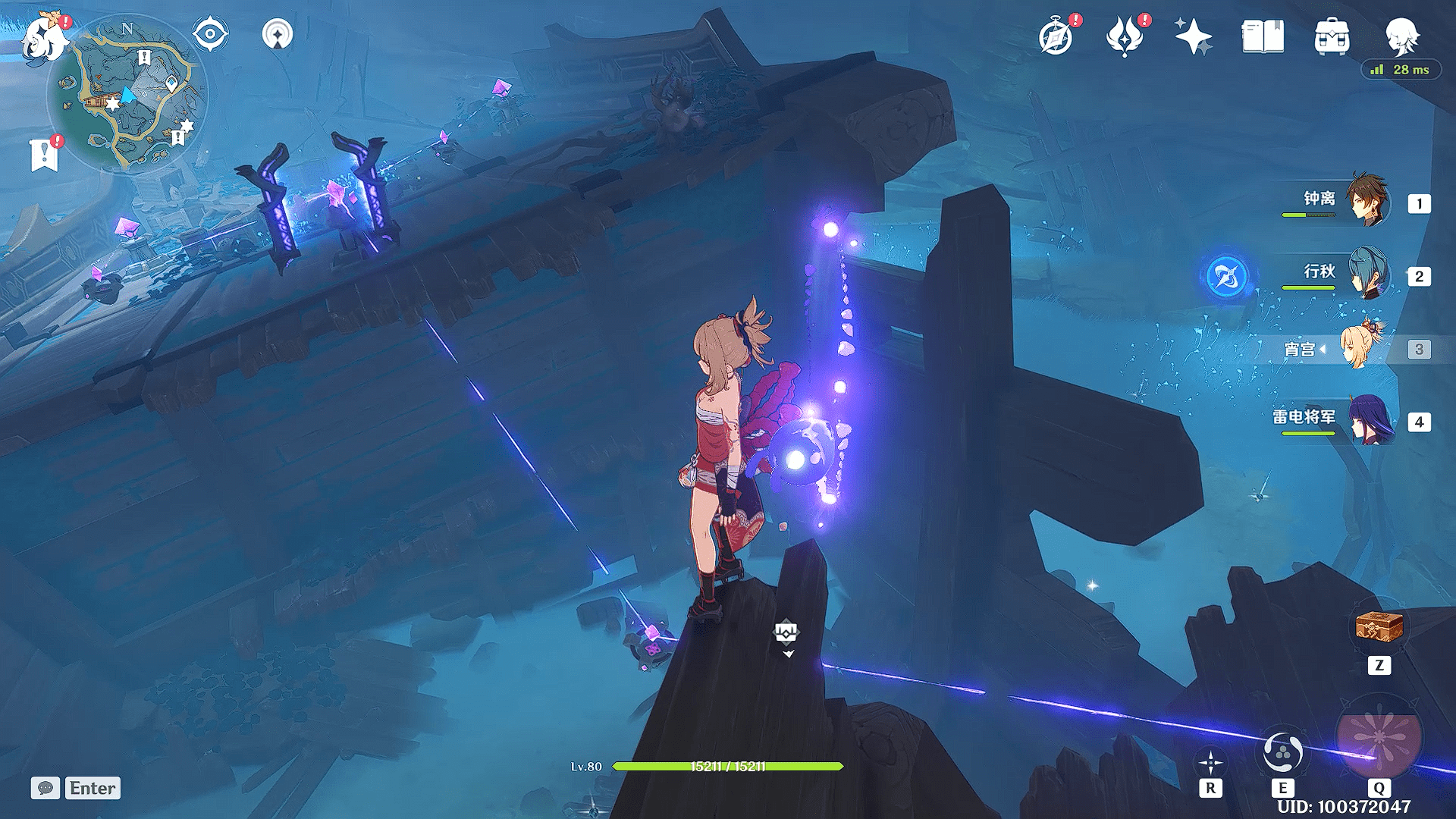The image size is (1456, 819).
Task: Toggle the elemental sight eye icon
Action: click(x=210, y=34)
